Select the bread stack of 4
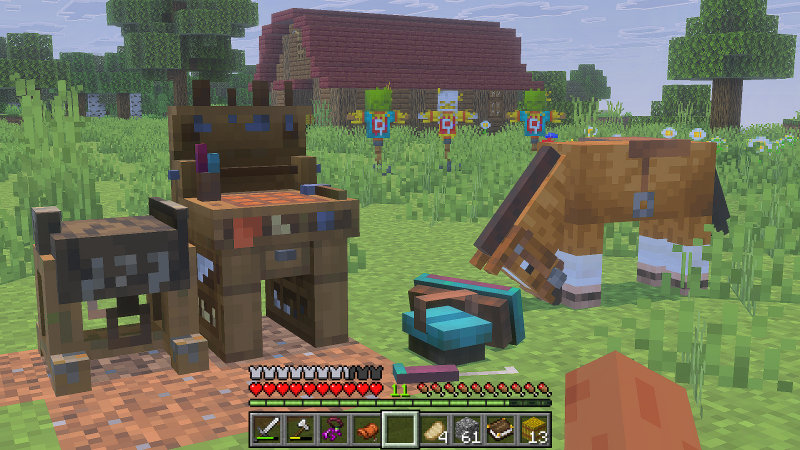The image size is (800, 450). (433, 430)
